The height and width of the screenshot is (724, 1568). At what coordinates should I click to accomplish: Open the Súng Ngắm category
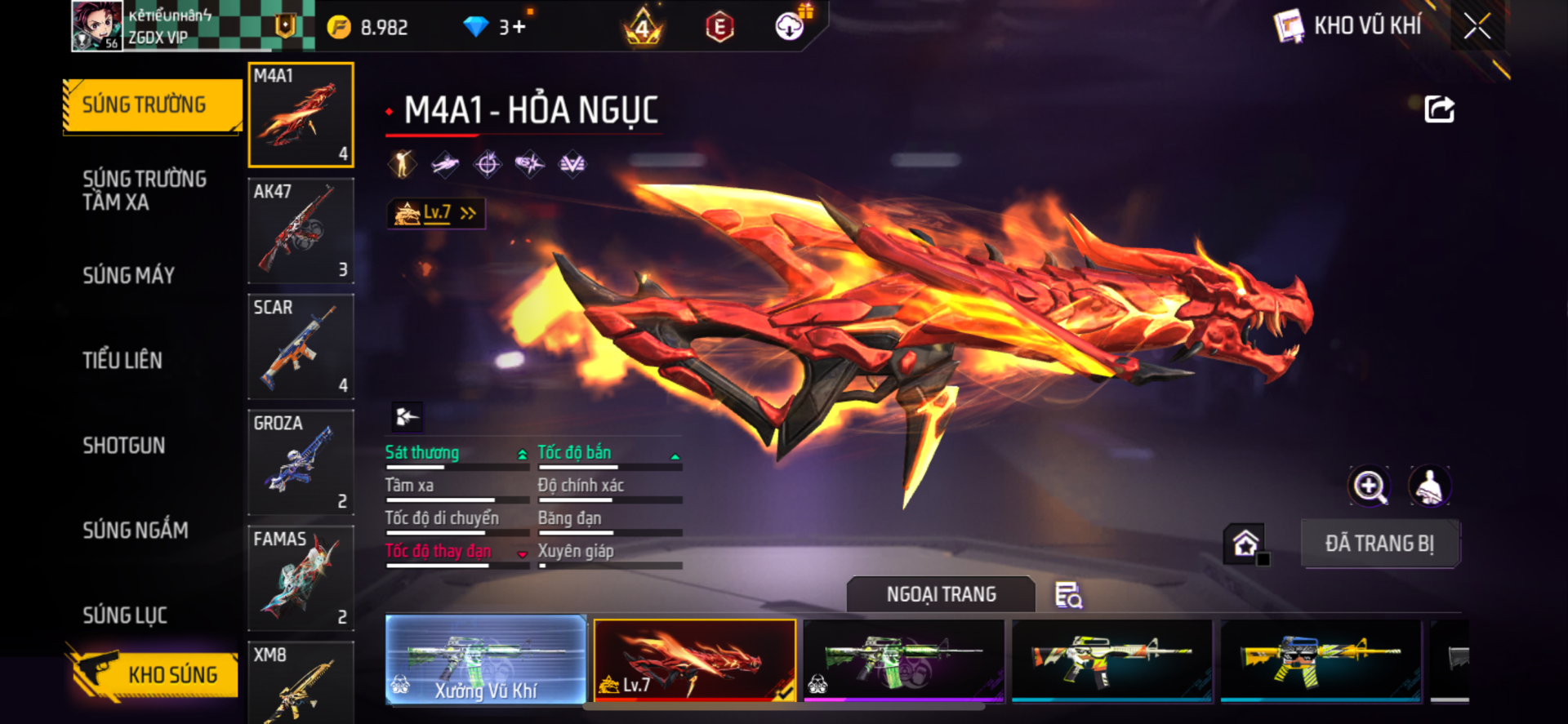(136, 531)
